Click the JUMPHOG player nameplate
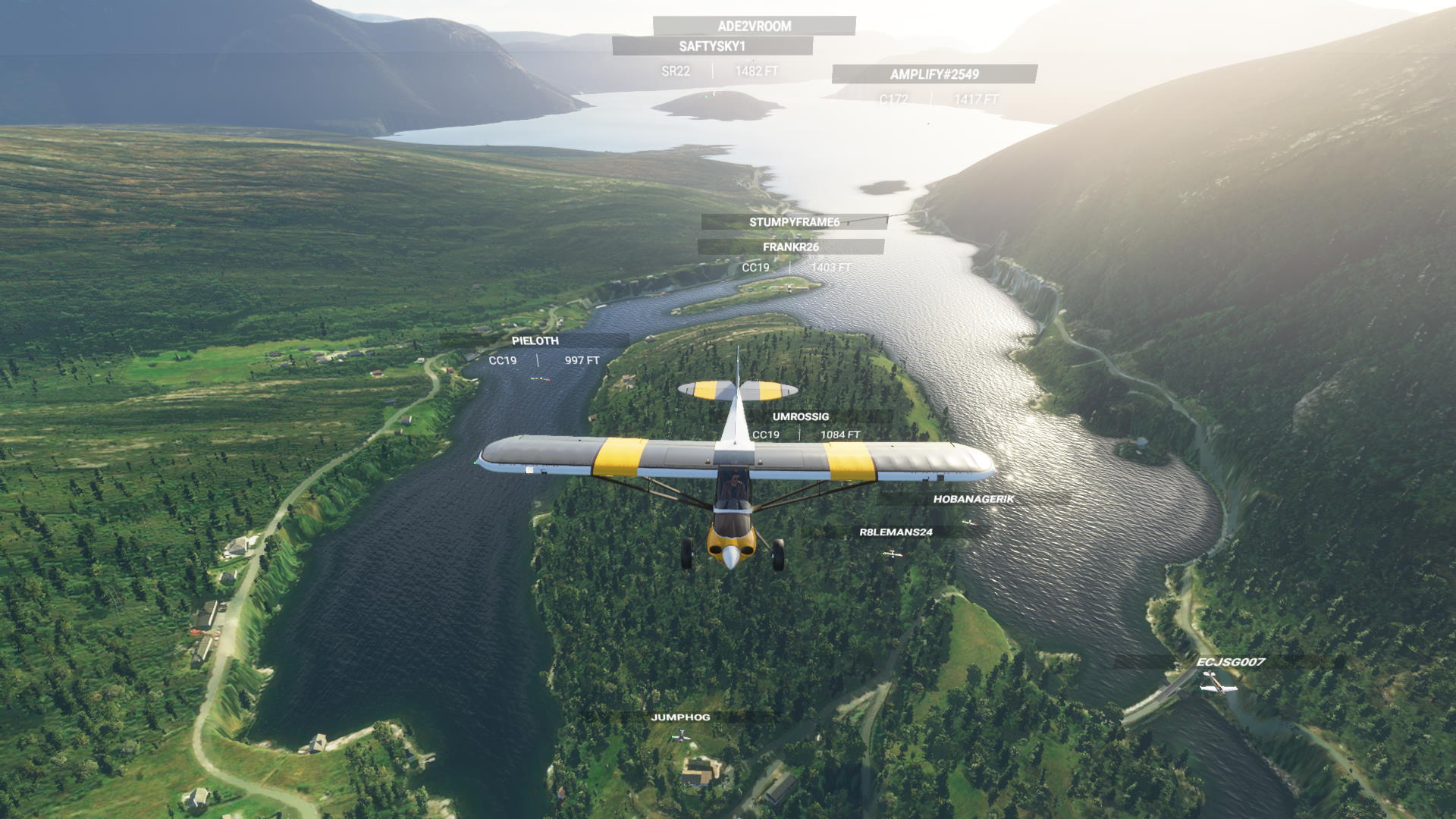The image size is (1456, 819). pos(680,717)
